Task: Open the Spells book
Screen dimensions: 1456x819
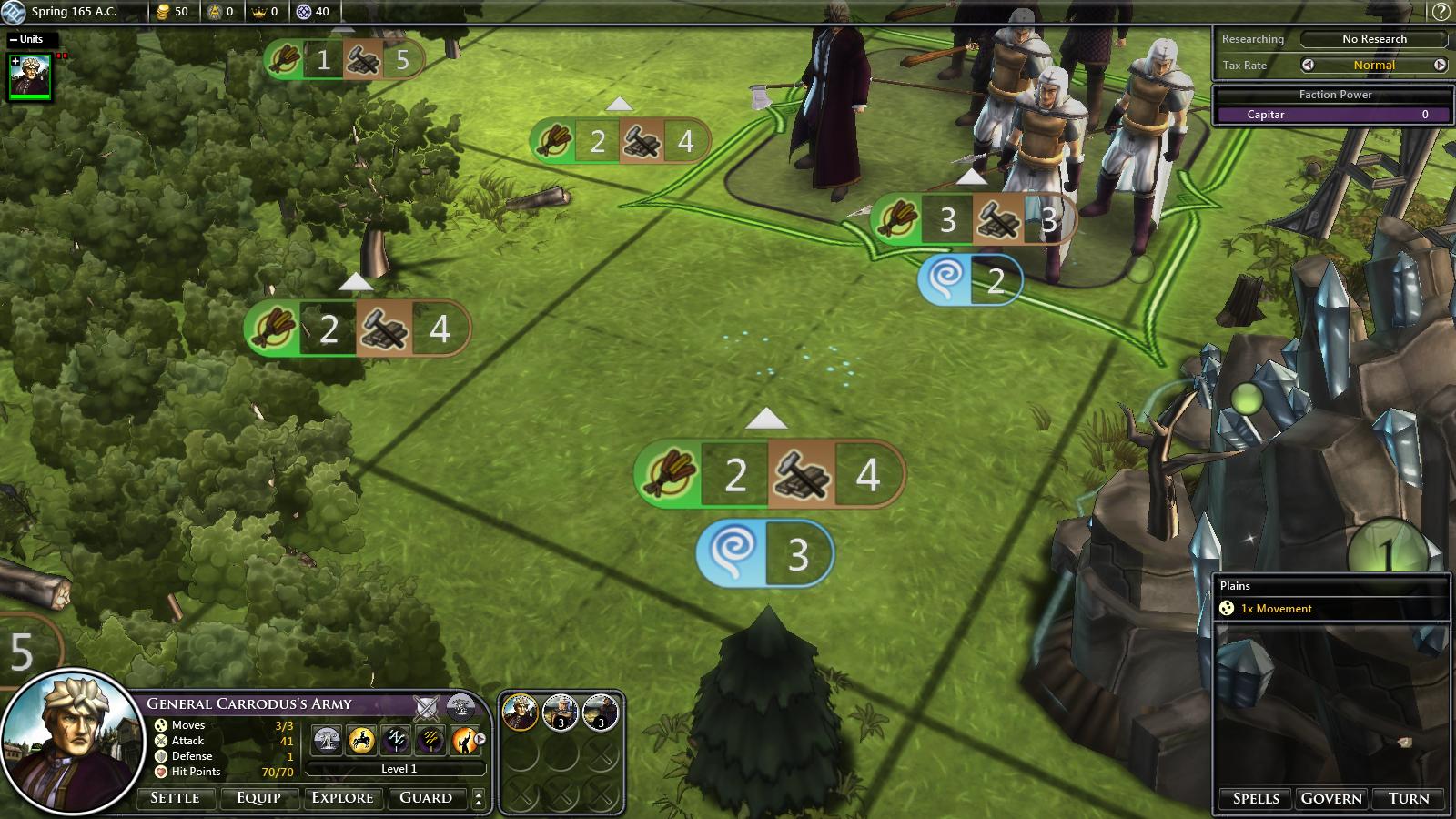Action: (x=1256, y=798)
